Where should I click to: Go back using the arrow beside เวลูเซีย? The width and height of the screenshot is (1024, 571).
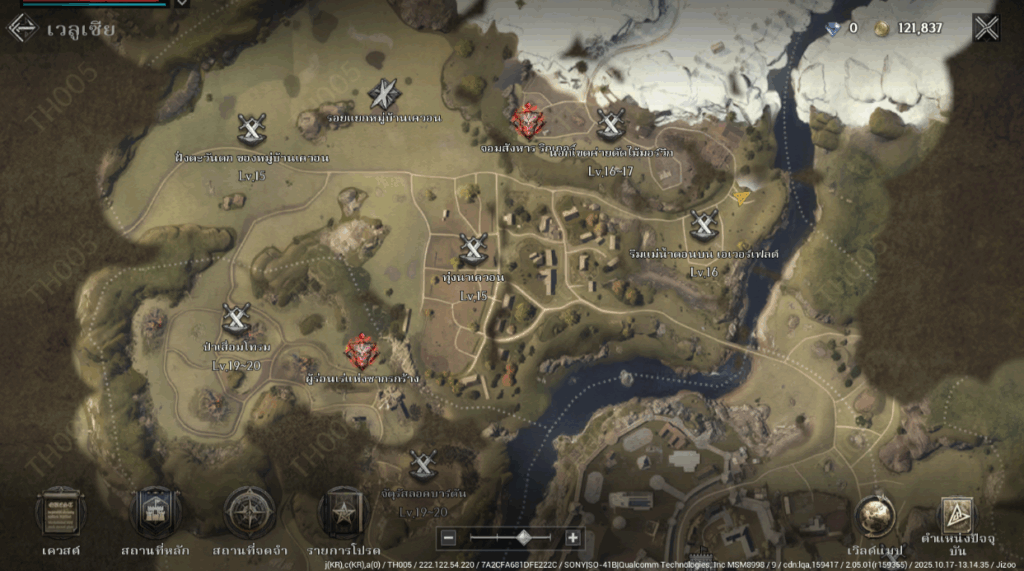[x=22, y=28]
